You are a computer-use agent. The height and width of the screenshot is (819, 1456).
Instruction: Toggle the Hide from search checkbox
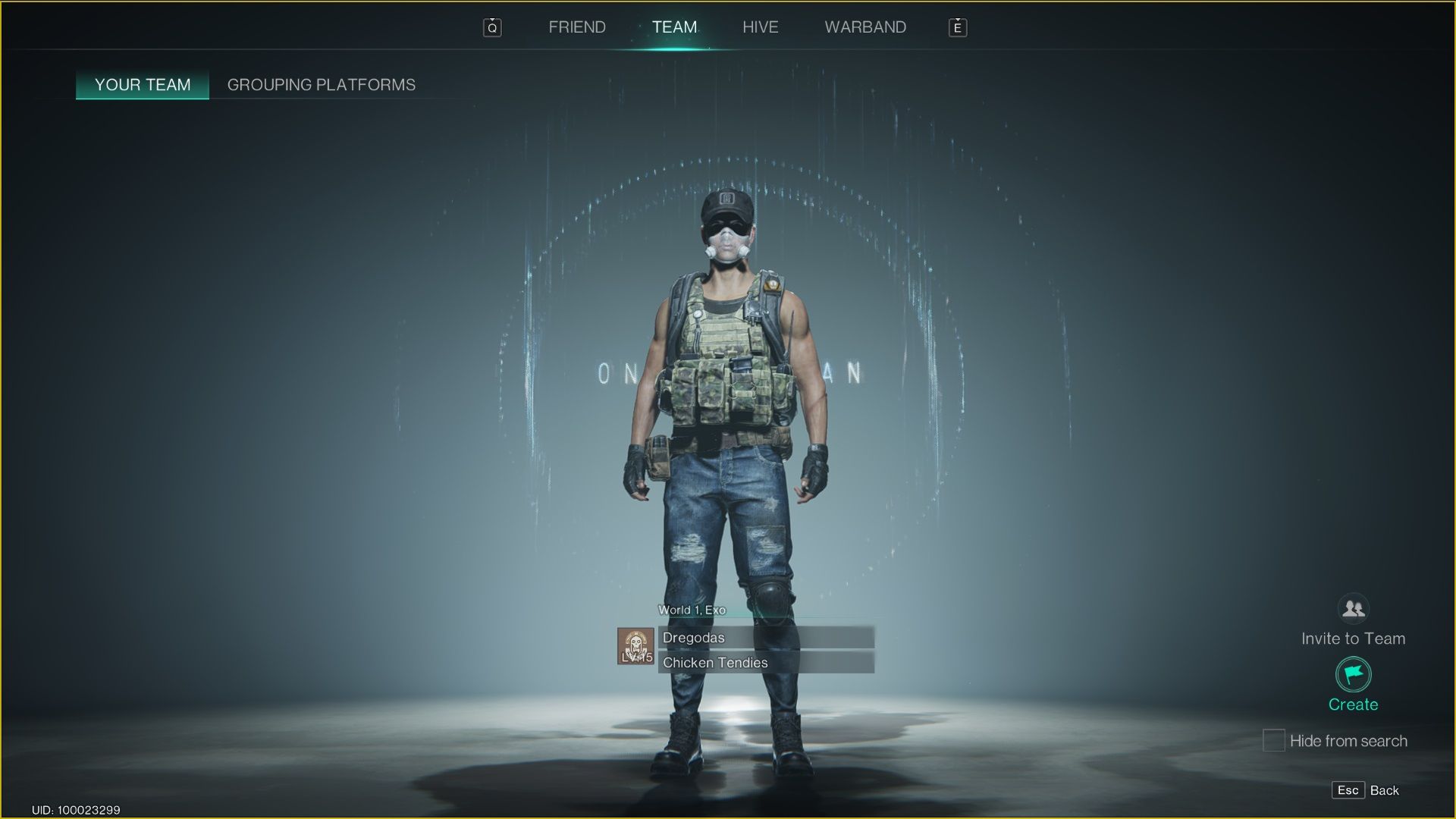click(1273, 740)
